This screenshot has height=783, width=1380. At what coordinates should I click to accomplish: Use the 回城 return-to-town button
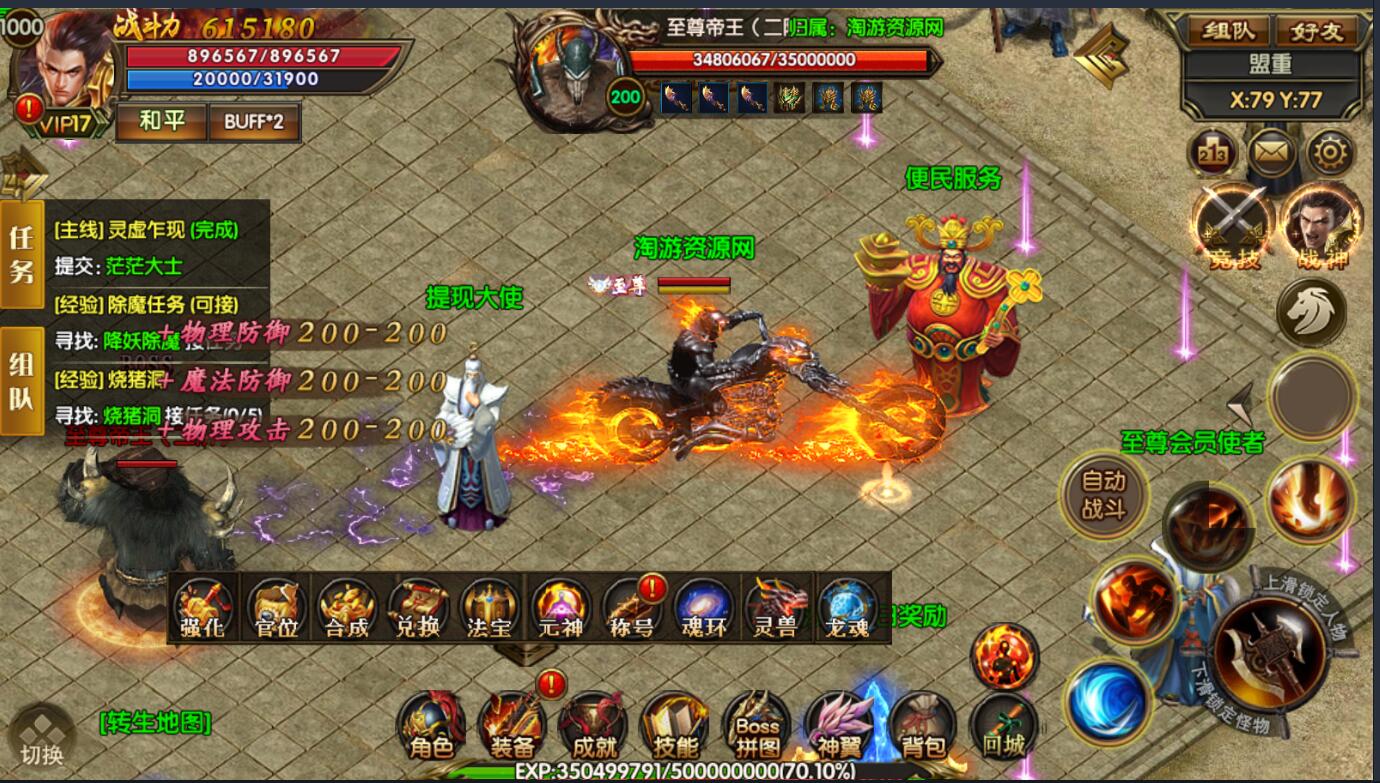click(1003, 726)
